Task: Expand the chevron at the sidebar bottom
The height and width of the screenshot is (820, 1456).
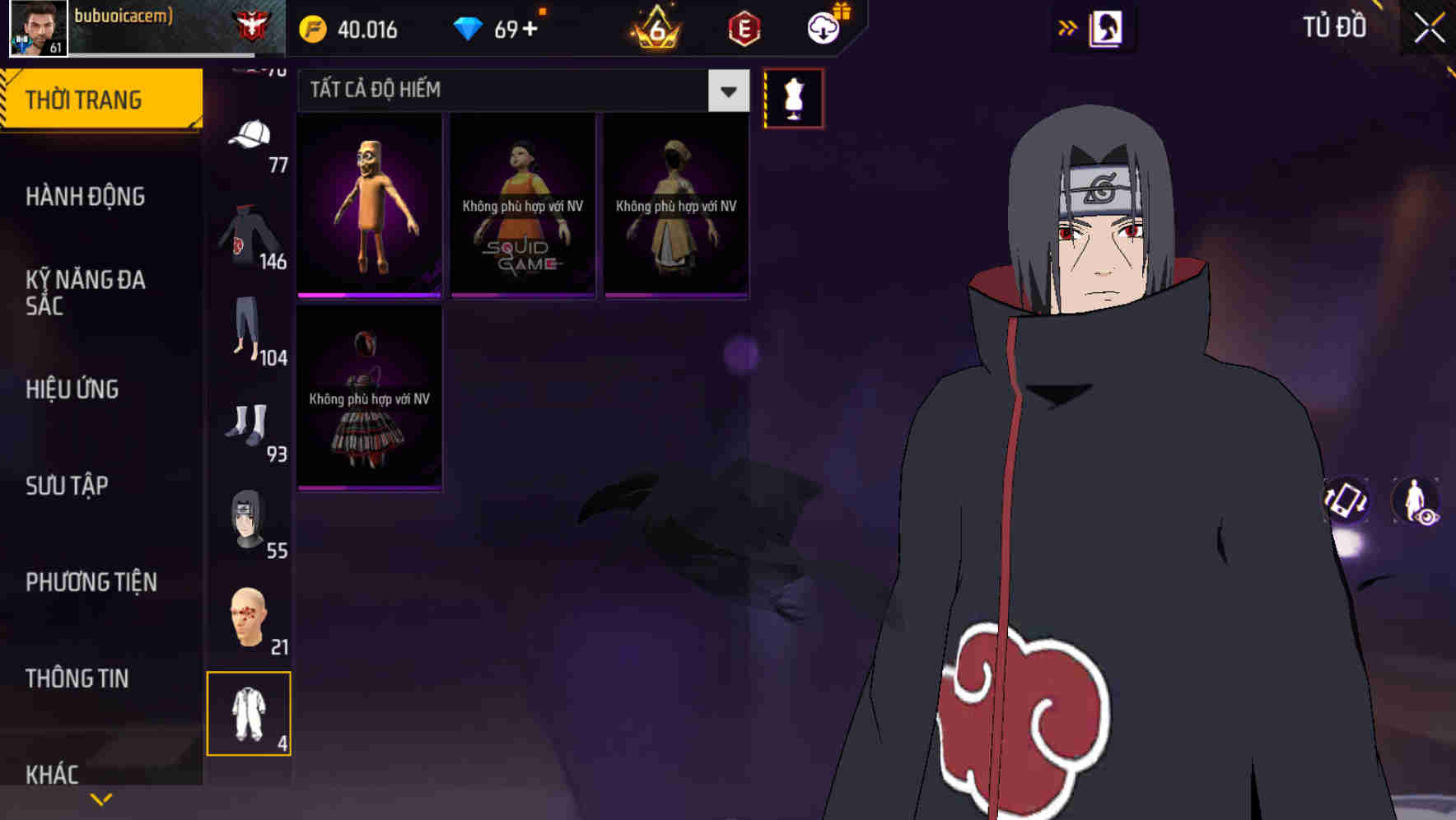Action: tap(101, 798)
